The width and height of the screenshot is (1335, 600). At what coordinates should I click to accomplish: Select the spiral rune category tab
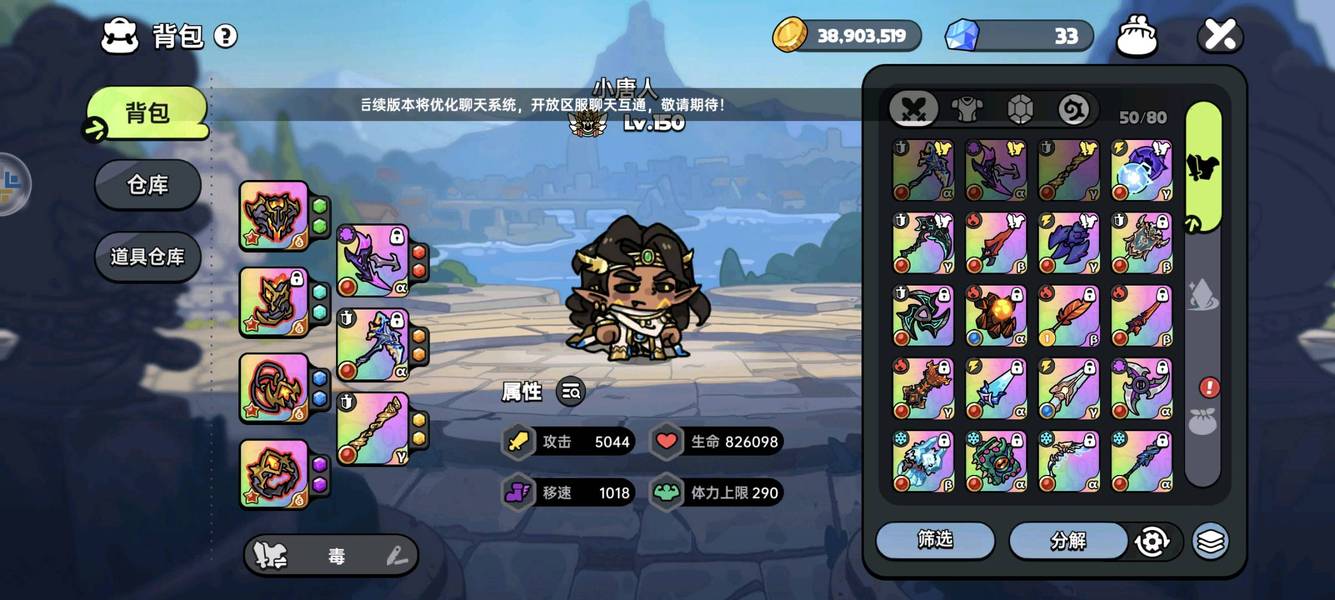[x=1073, y=109]
